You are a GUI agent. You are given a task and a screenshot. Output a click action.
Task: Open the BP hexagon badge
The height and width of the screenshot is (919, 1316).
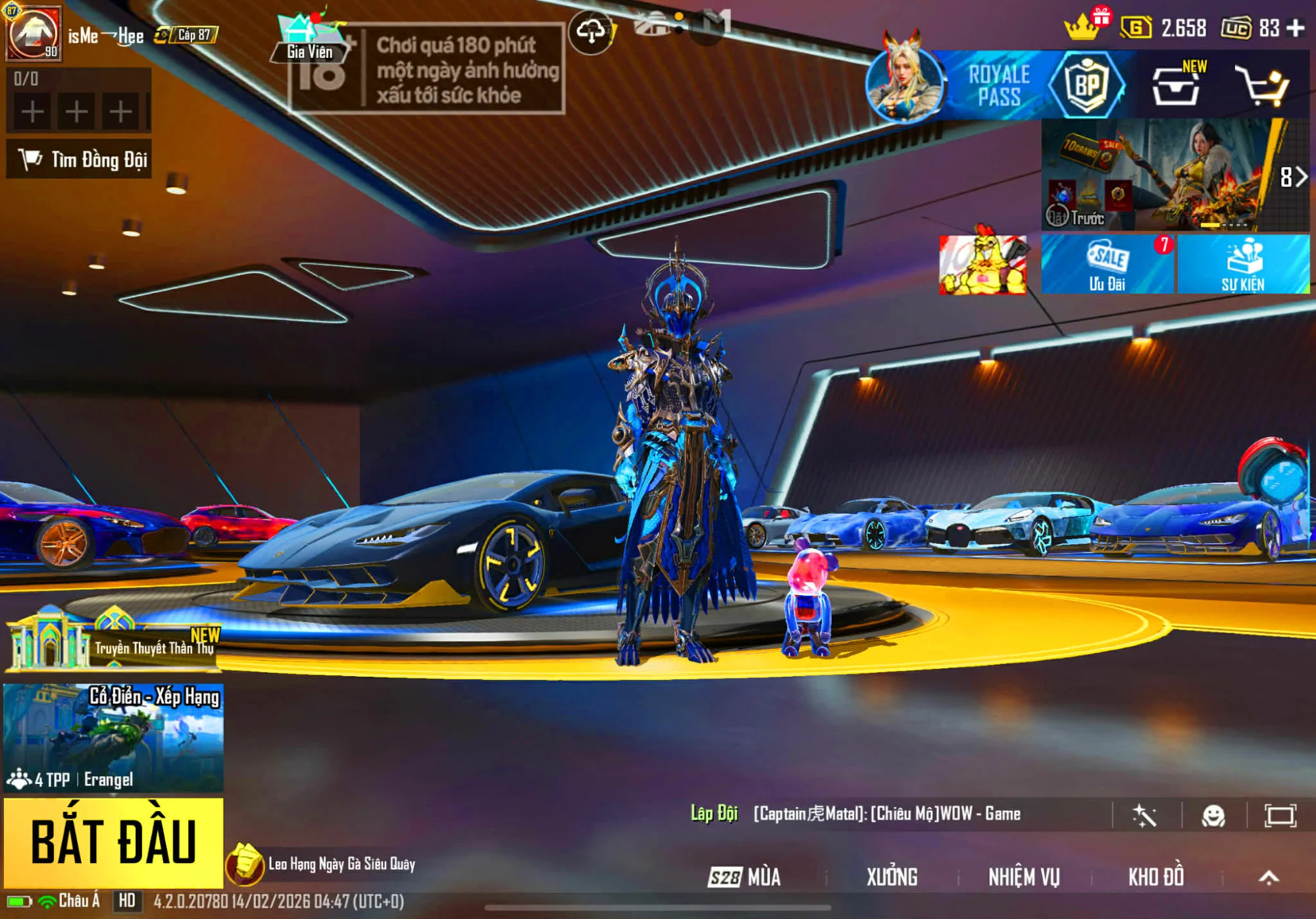click(1086, 86)
